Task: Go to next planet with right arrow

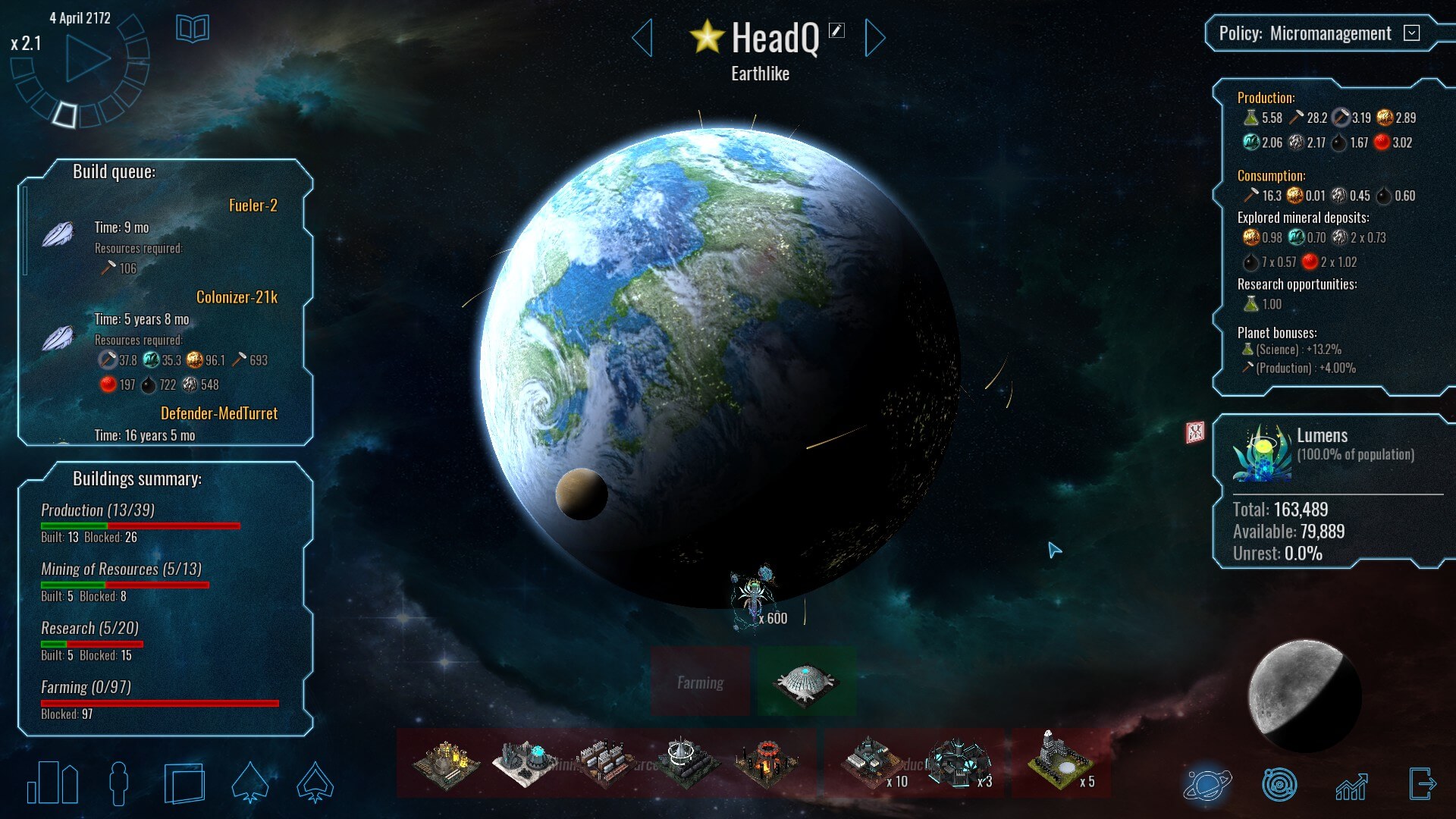Action: point(874,38)
